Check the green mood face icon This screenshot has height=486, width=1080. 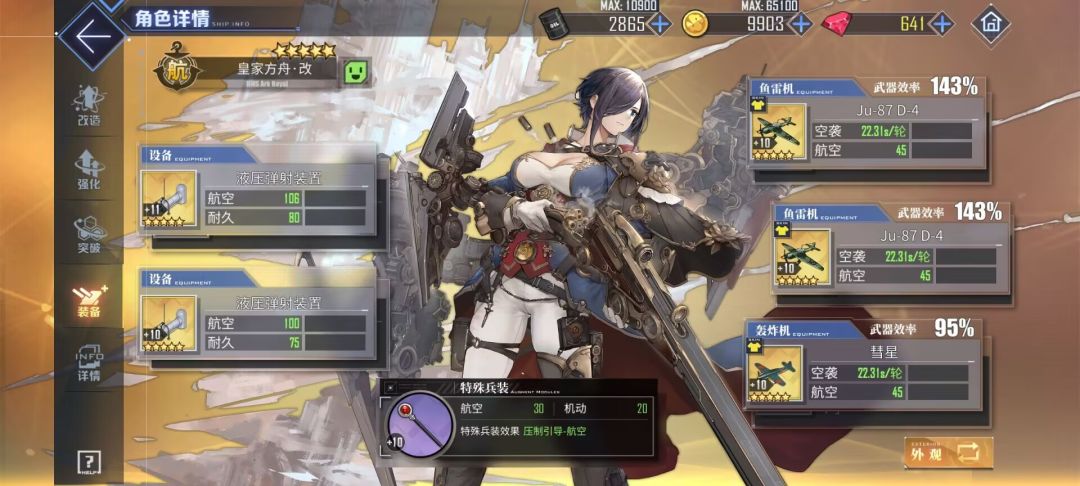[x=356, y=71]
